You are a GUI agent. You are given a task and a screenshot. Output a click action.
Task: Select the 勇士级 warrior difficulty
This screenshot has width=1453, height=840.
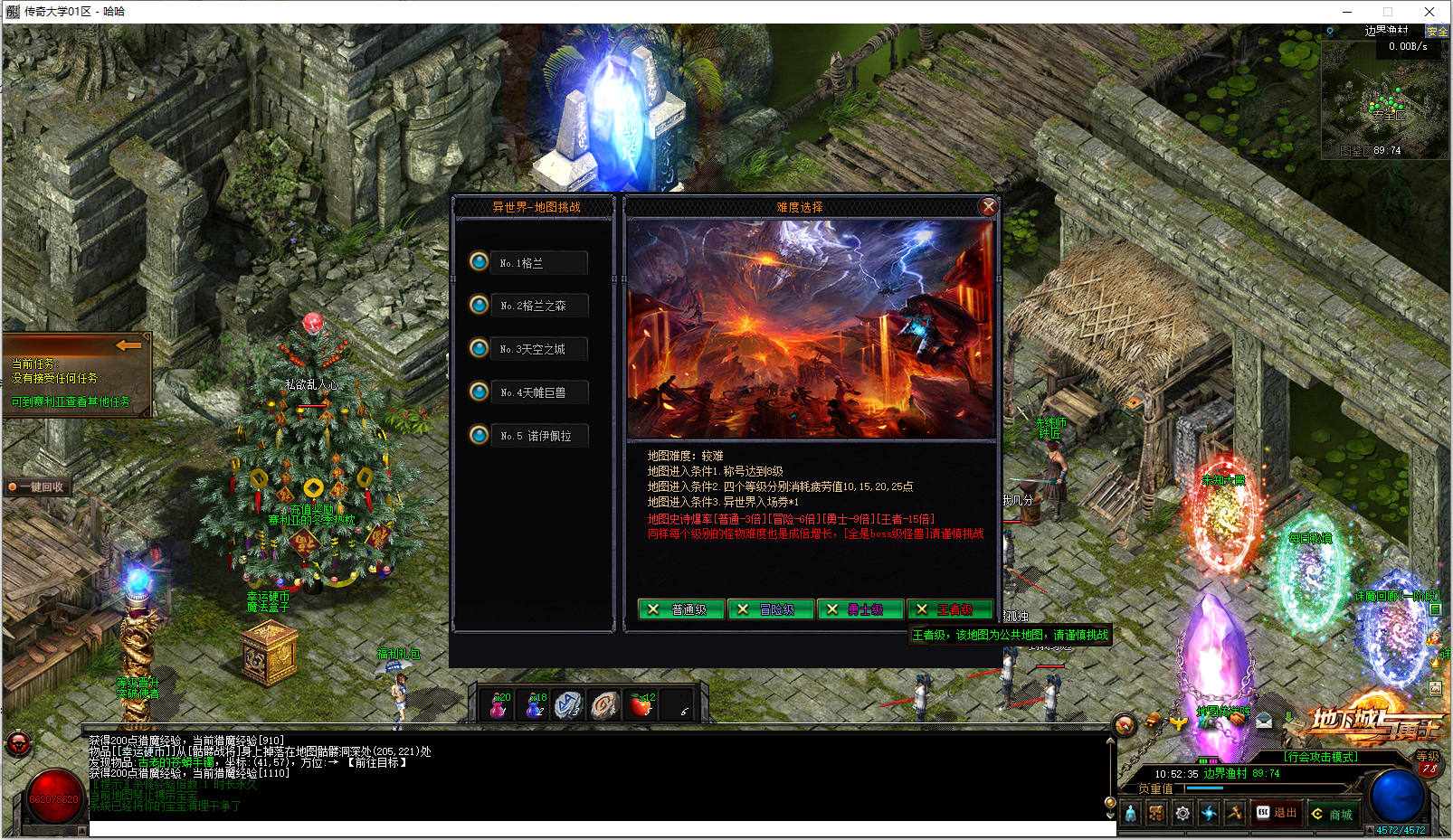[859, 609]
